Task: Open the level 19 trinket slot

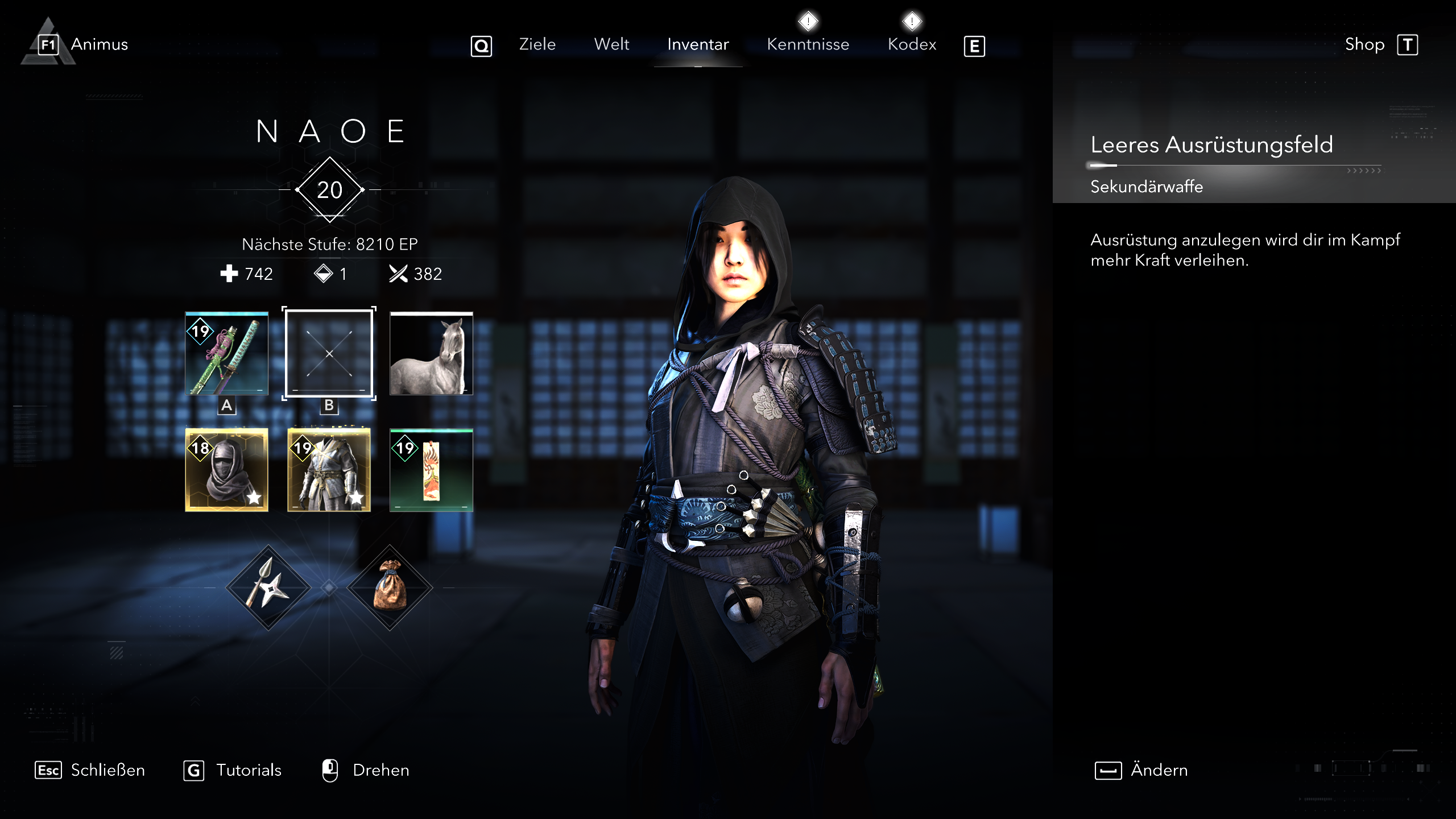Action: click(432, 470)
